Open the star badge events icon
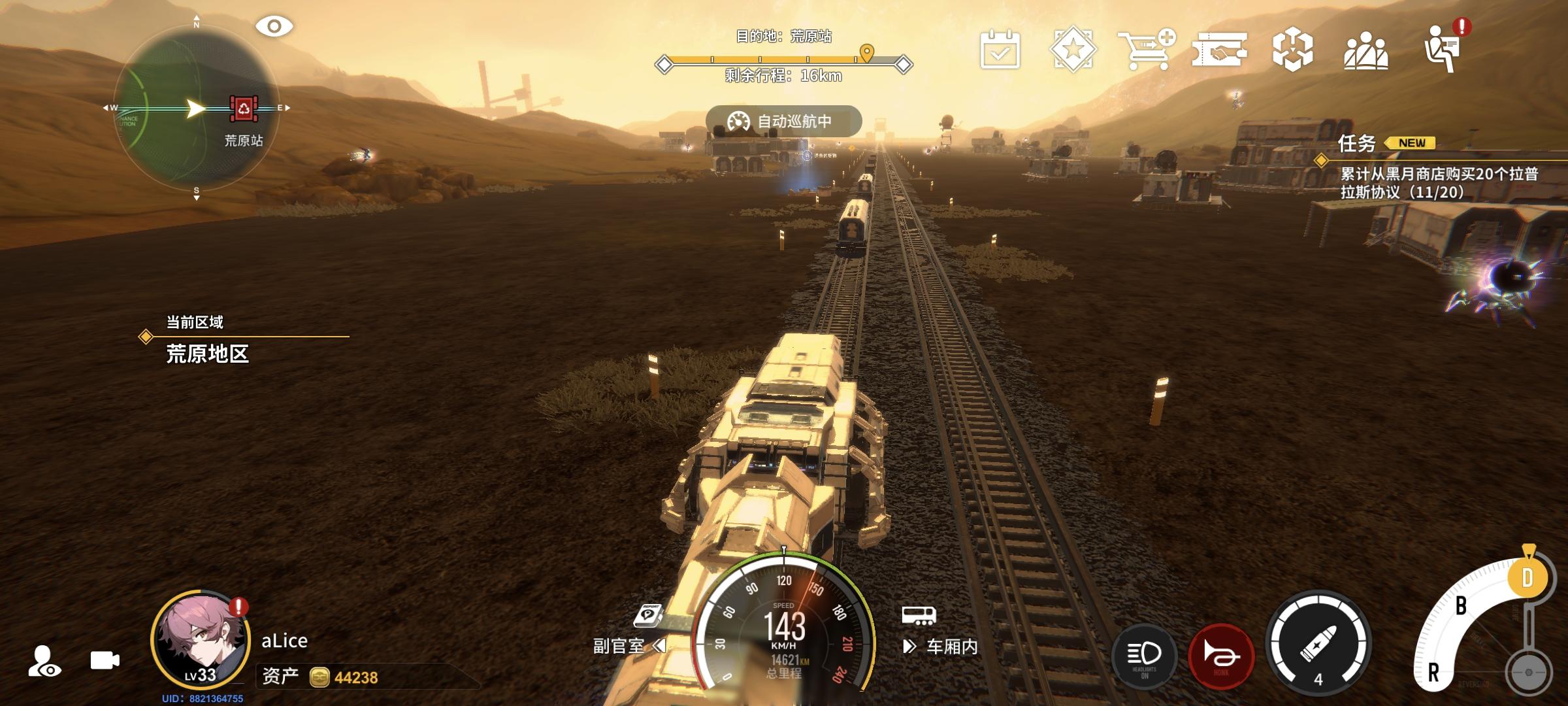 [1073, 49]
